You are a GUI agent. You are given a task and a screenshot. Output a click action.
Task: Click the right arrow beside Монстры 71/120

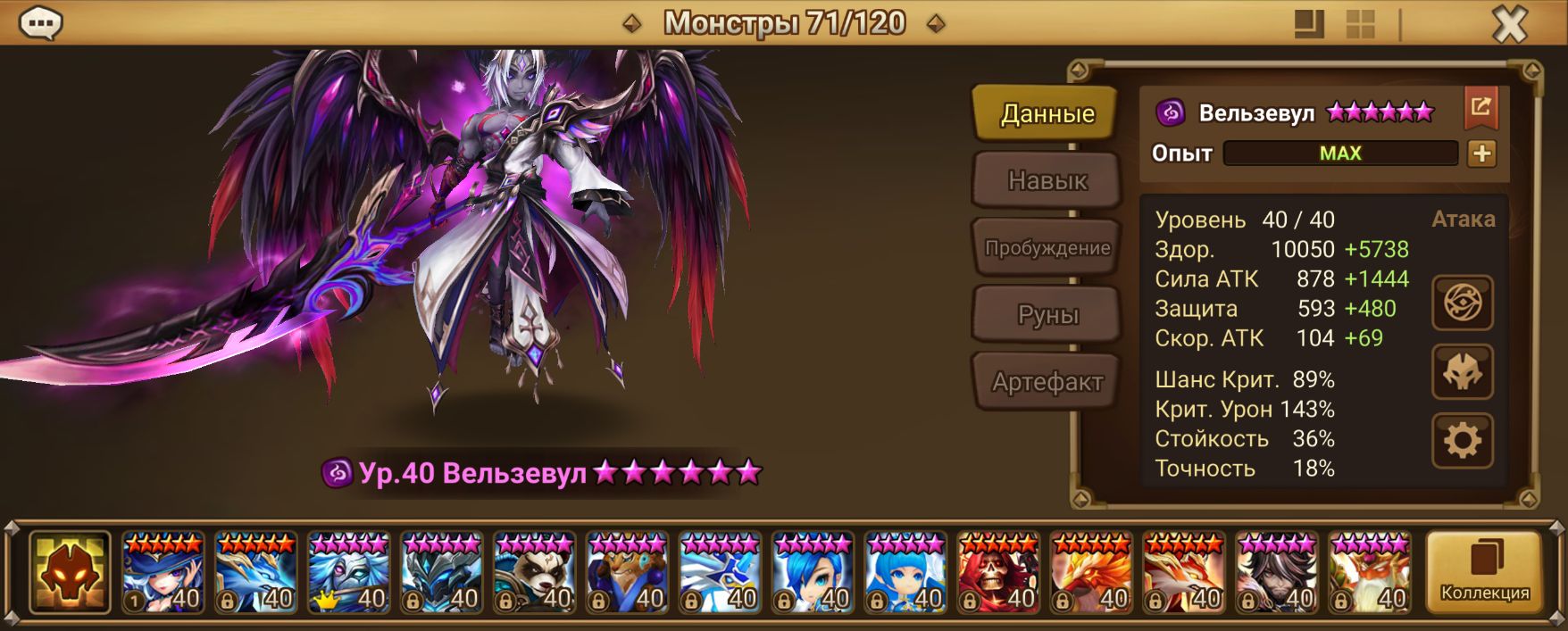click(x=936, y=24)
